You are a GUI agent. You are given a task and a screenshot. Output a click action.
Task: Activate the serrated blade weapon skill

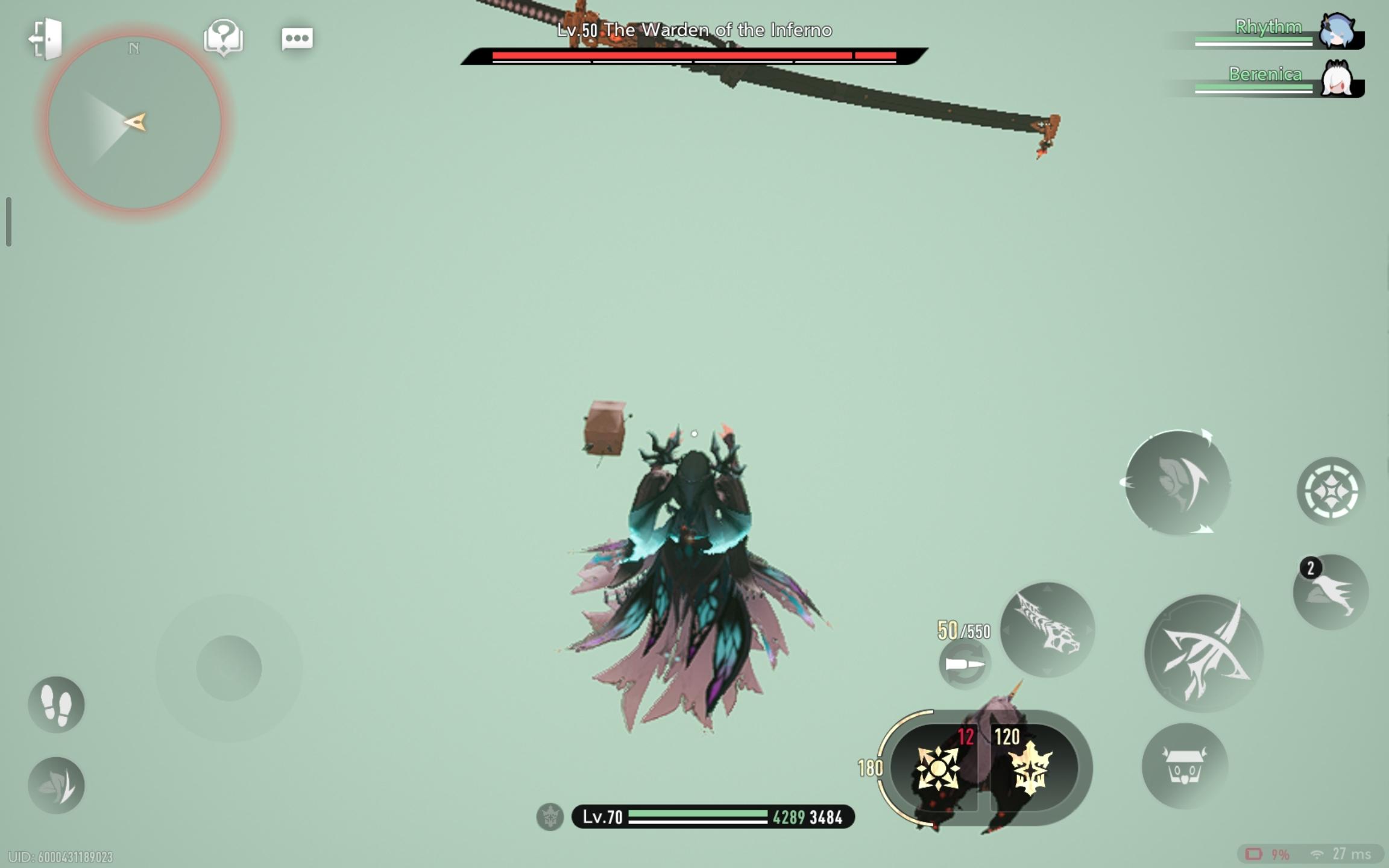(x=1047, y=629)
